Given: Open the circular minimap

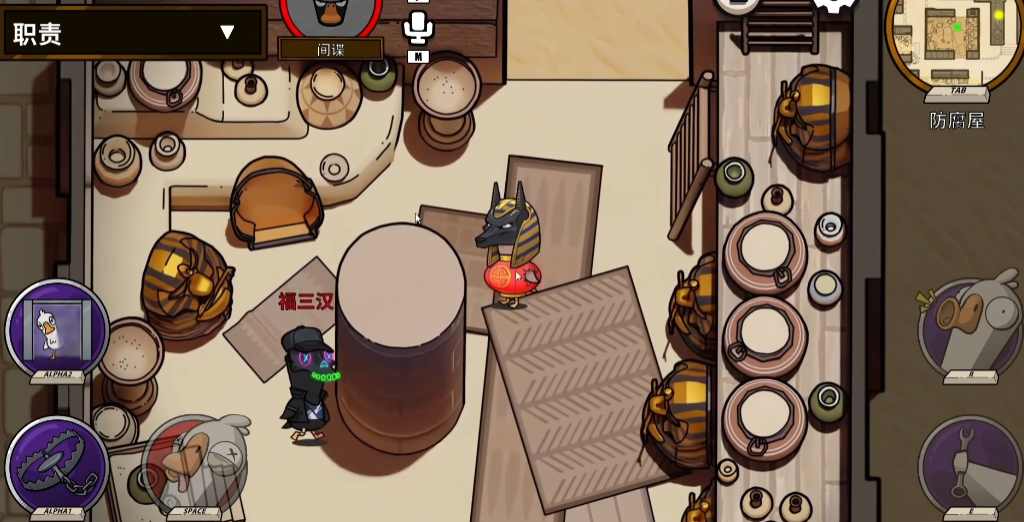Looking at the screenshot, I should [955, 42].
